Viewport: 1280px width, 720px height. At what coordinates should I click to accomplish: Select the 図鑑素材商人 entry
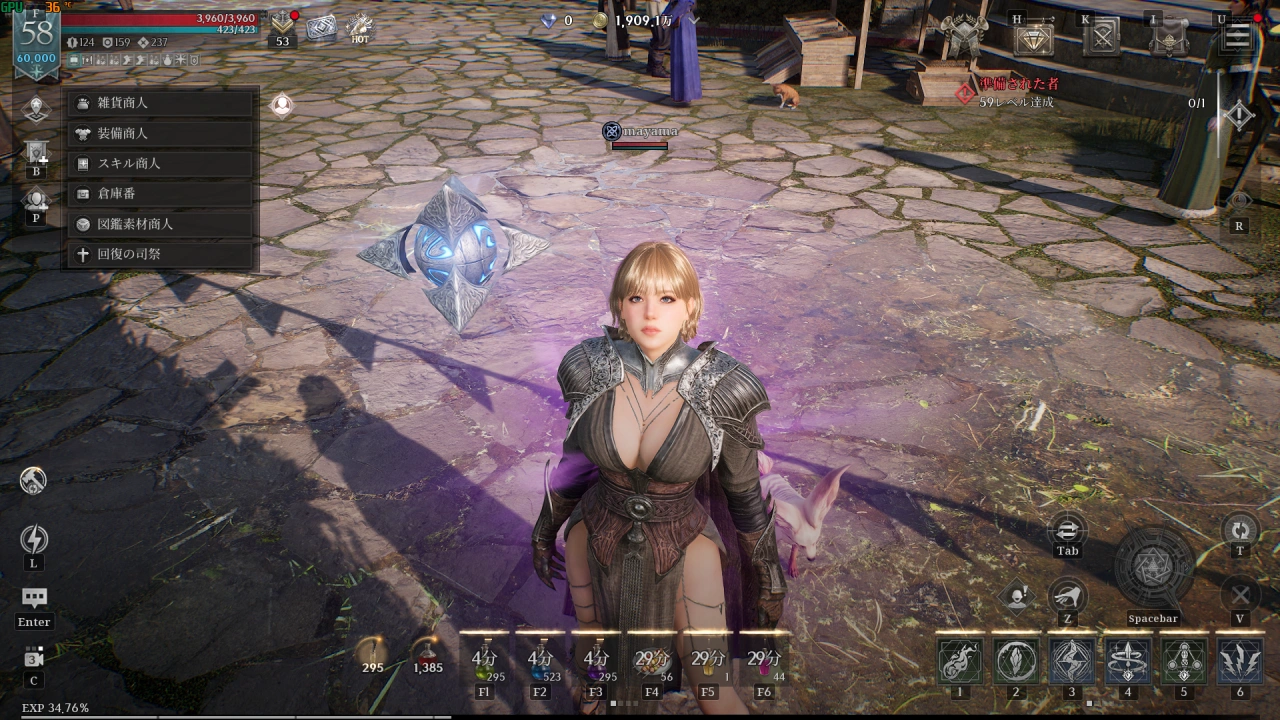click(x=160, y=224)
